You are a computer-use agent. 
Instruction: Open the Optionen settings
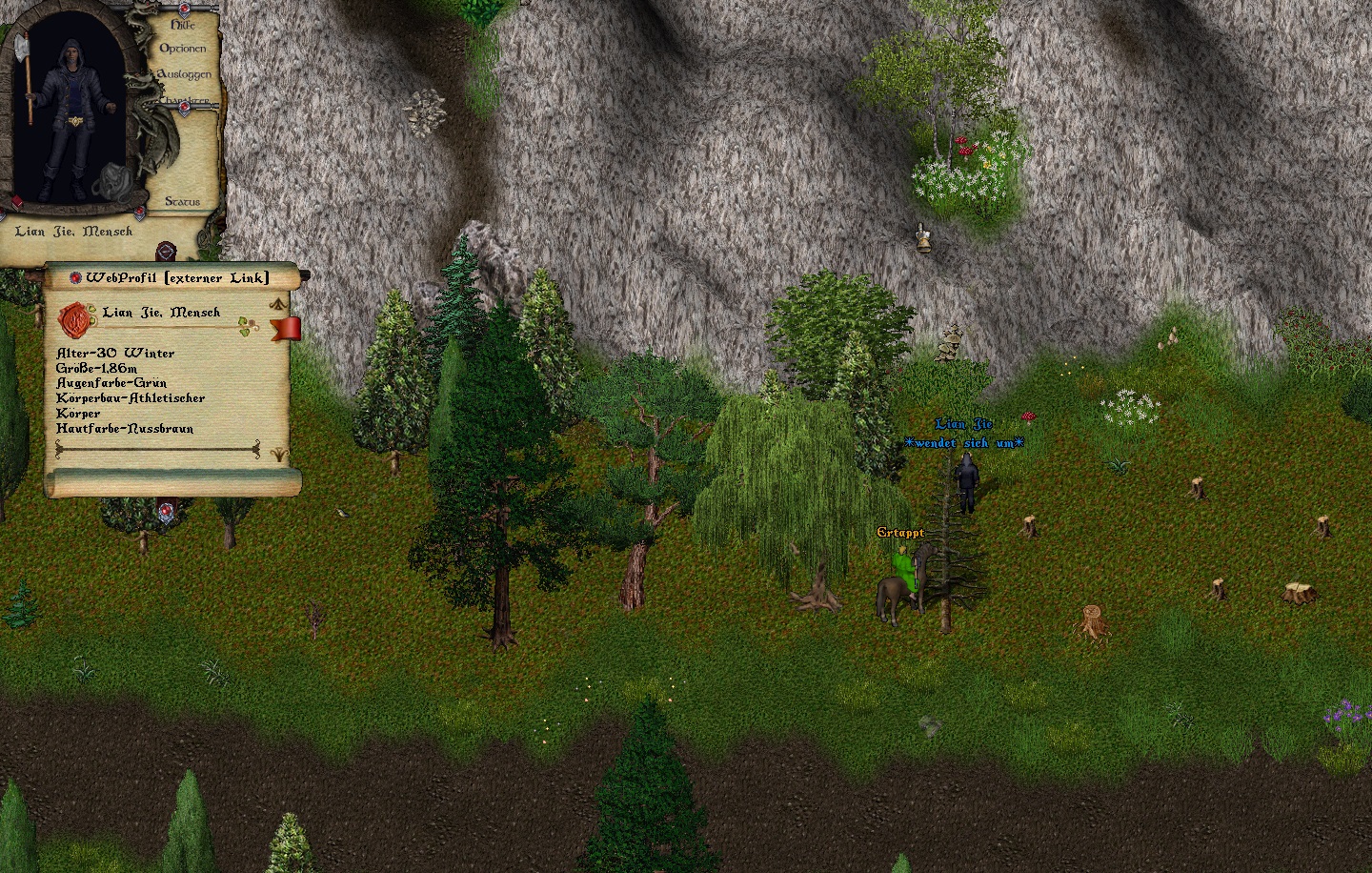182,49
